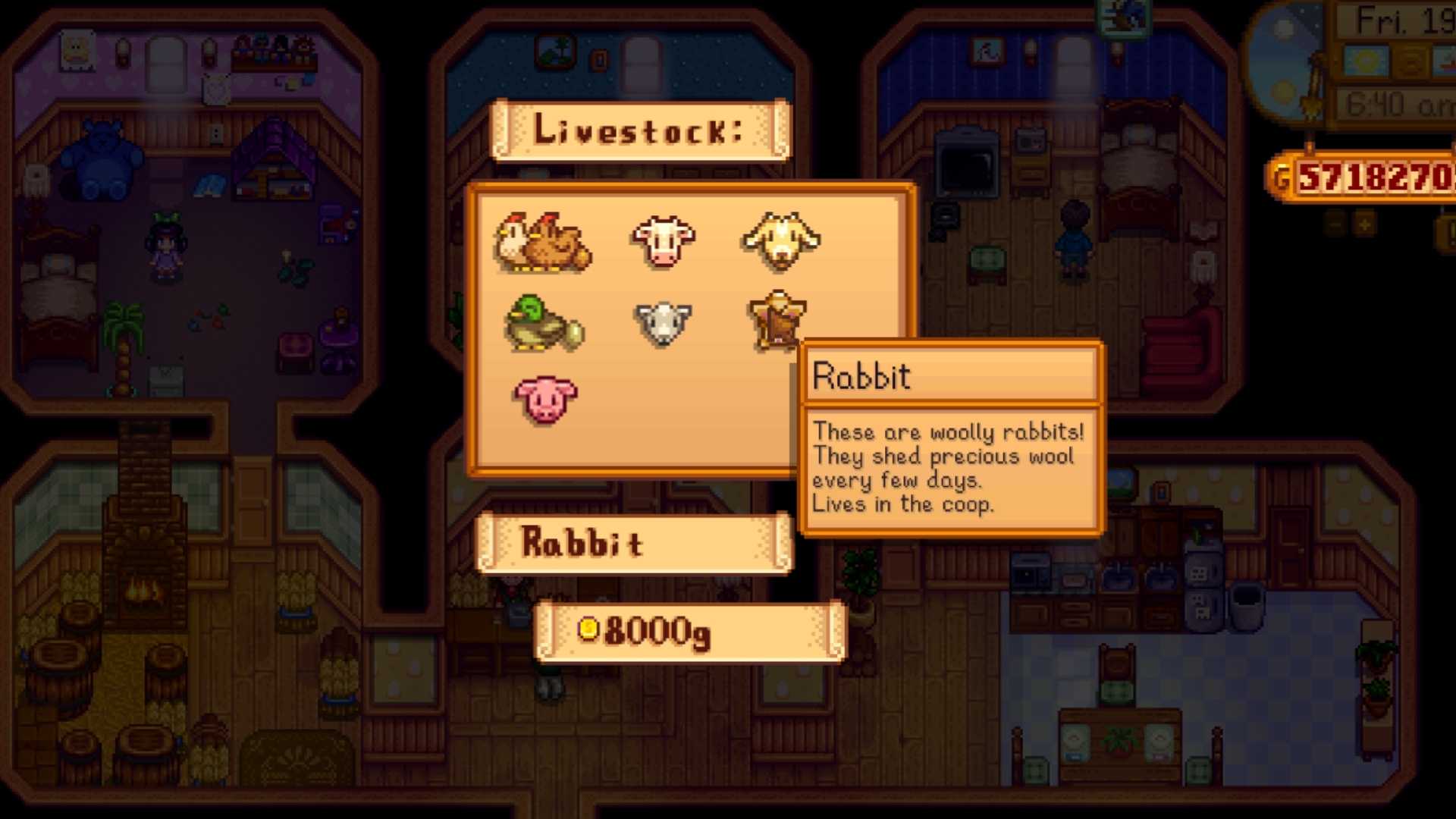This screenshot has height=819, width=1456.
Task: Click the Rabbit name scroll banner
Action: tap(632, 541)
